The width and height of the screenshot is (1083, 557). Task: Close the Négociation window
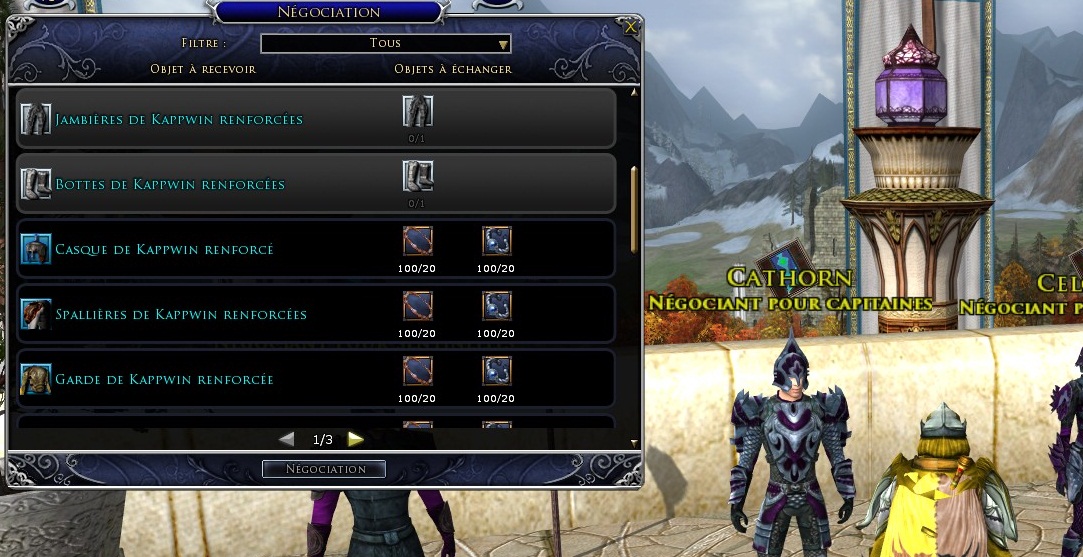[x=631, y=28]
